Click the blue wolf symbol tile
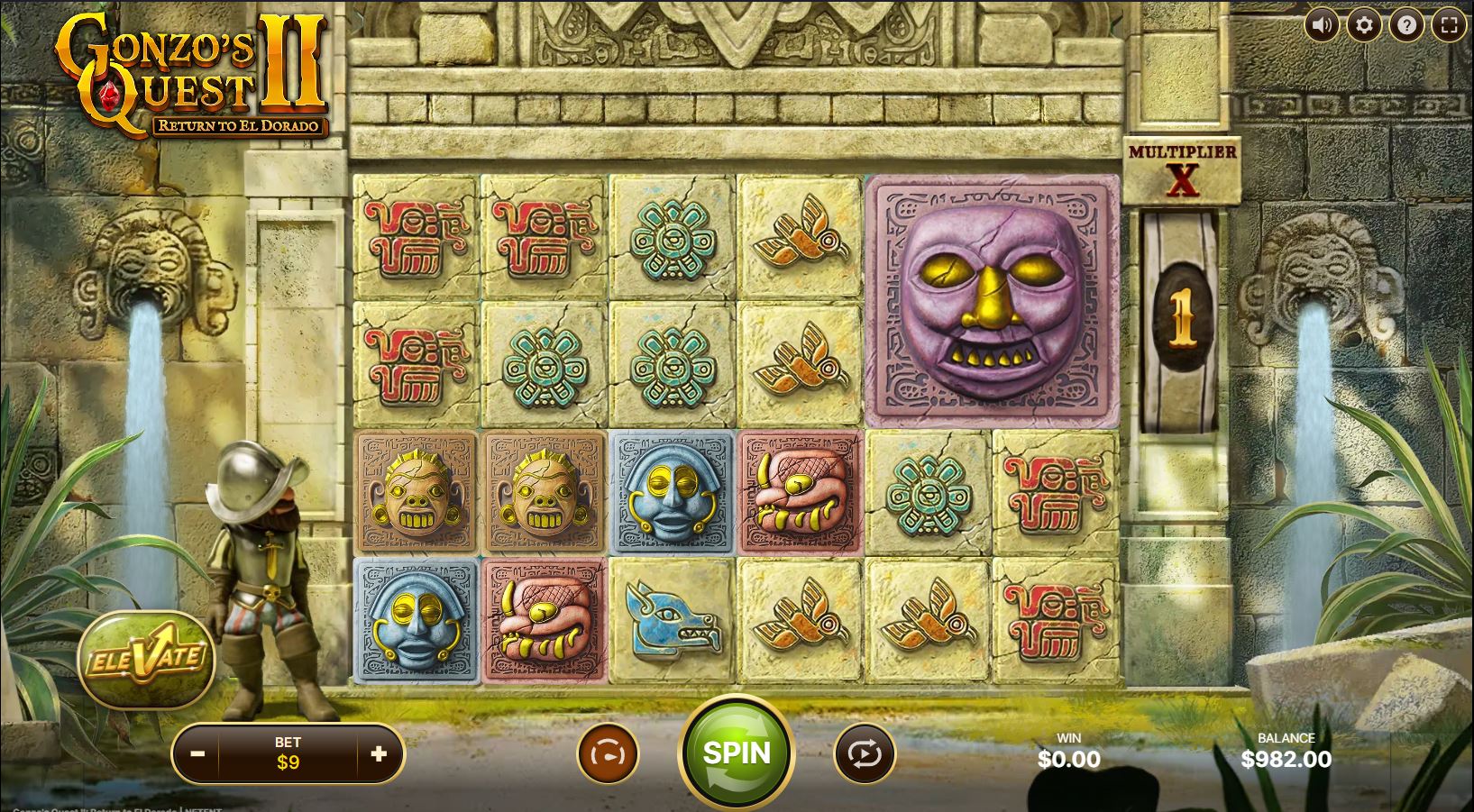Screen dimensions: 1474x812 [672, 622]
